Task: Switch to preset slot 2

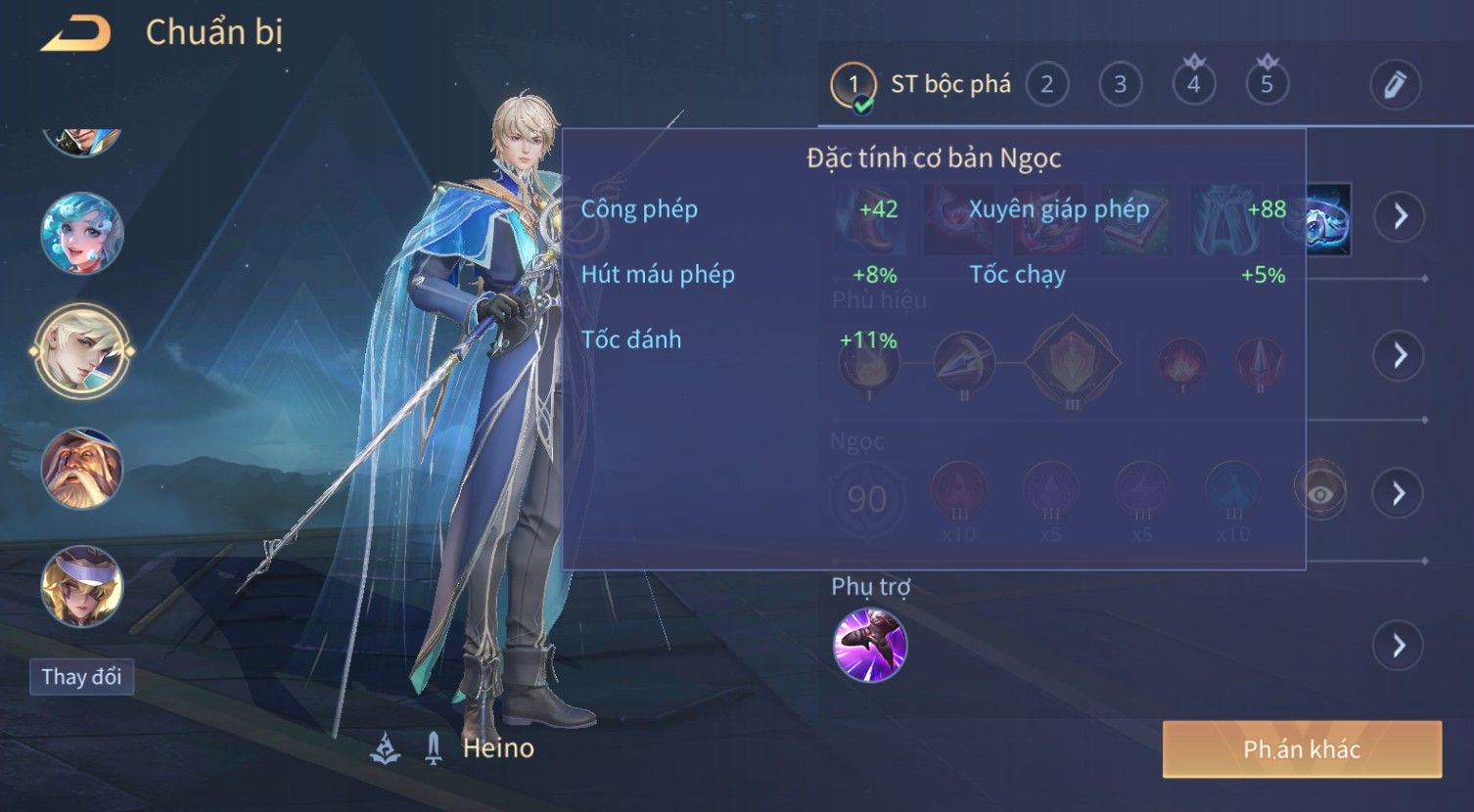Action: (1046, 85)
